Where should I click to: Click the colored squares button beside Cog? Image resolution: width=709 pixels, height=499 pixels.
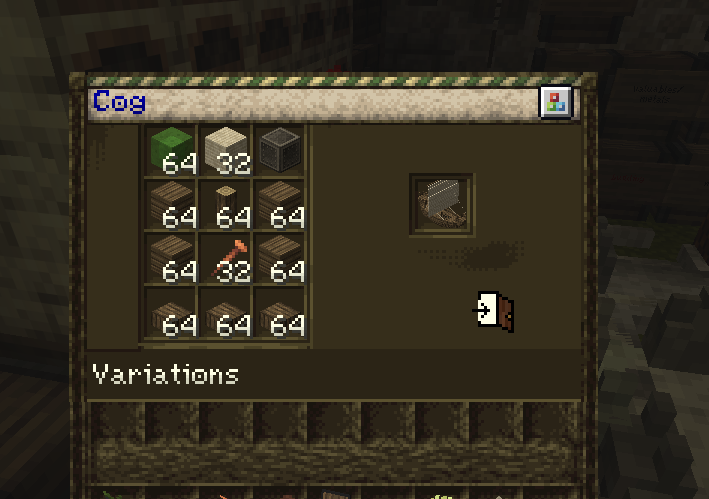coord(555,102)
